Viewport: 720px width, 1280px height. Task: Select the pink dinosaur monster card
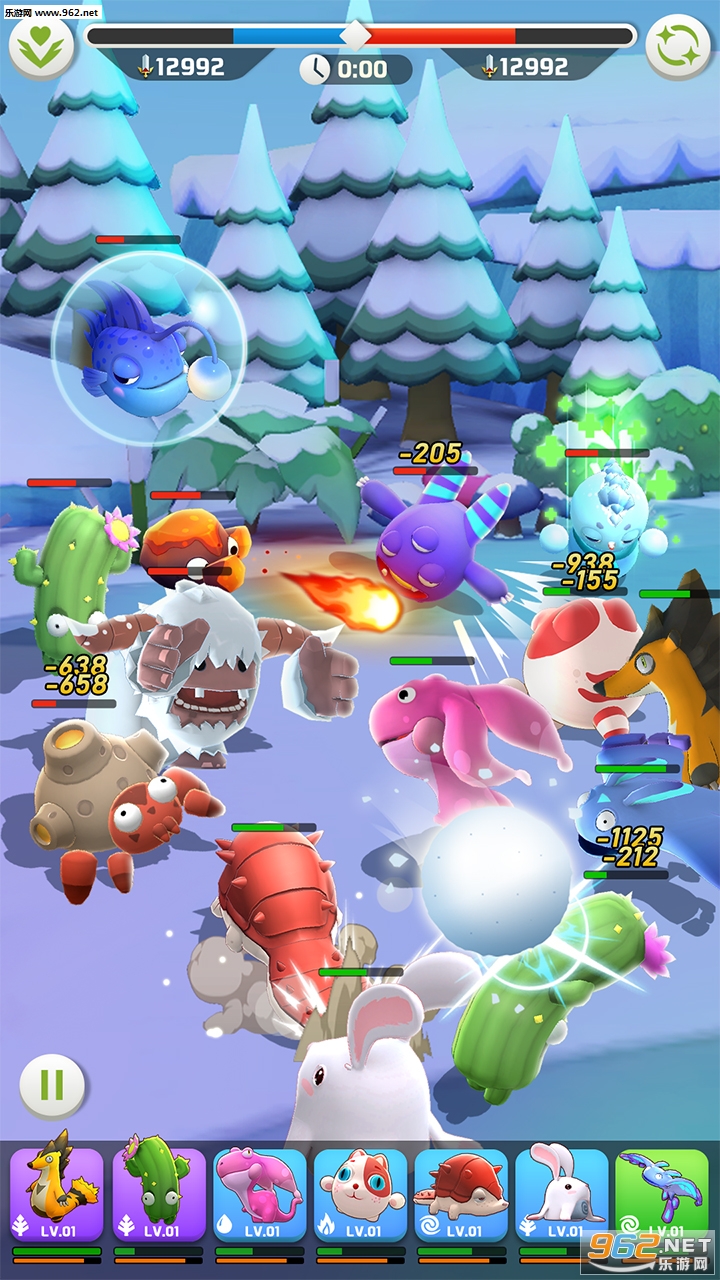click(x=259, y=1196)
